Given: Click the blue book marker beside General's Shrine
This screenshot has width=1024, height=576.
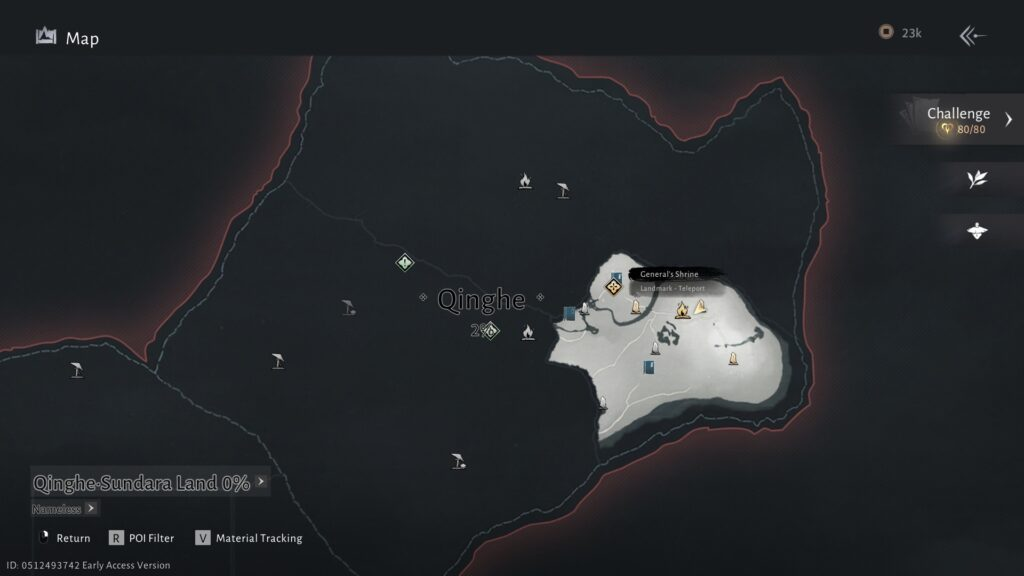Looking at the screenshot, I should (x=616, y=276).
